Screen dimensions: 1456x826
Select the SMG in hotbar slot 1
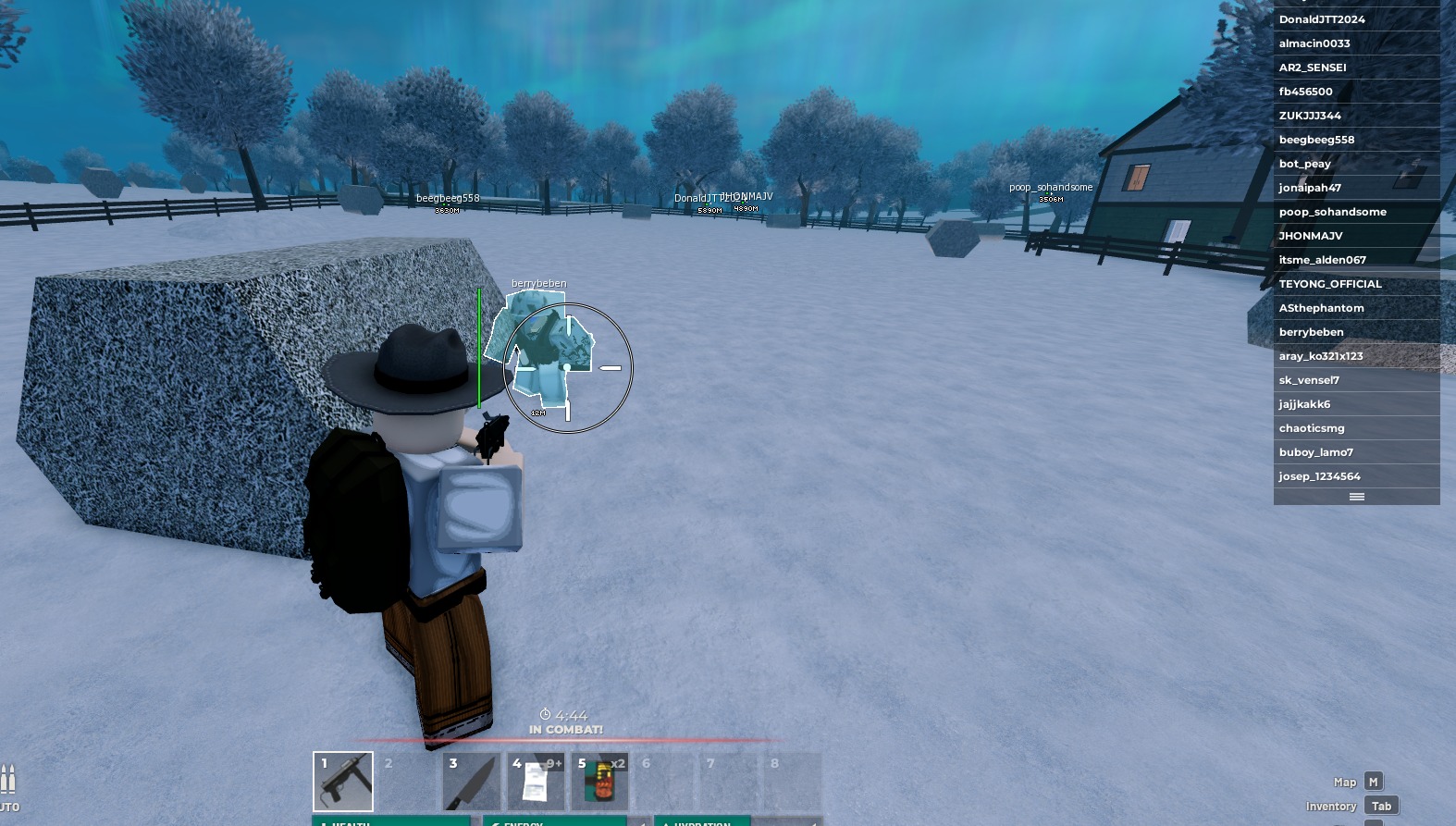pyautogui.click(x=342, y=781)
